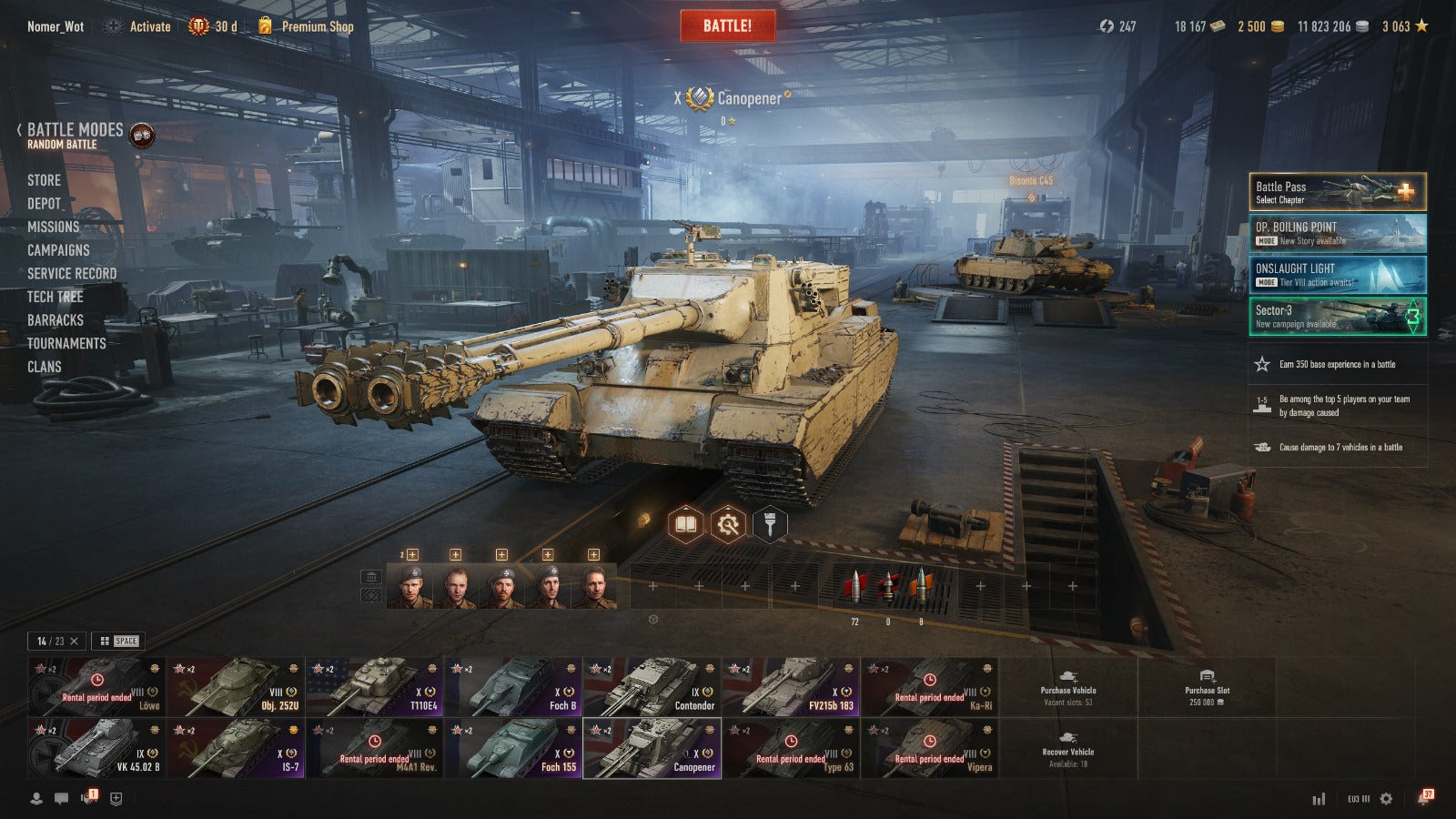Enter the Barracks
This screenshot has width=1456, height=819.
[x=55, y=320]
